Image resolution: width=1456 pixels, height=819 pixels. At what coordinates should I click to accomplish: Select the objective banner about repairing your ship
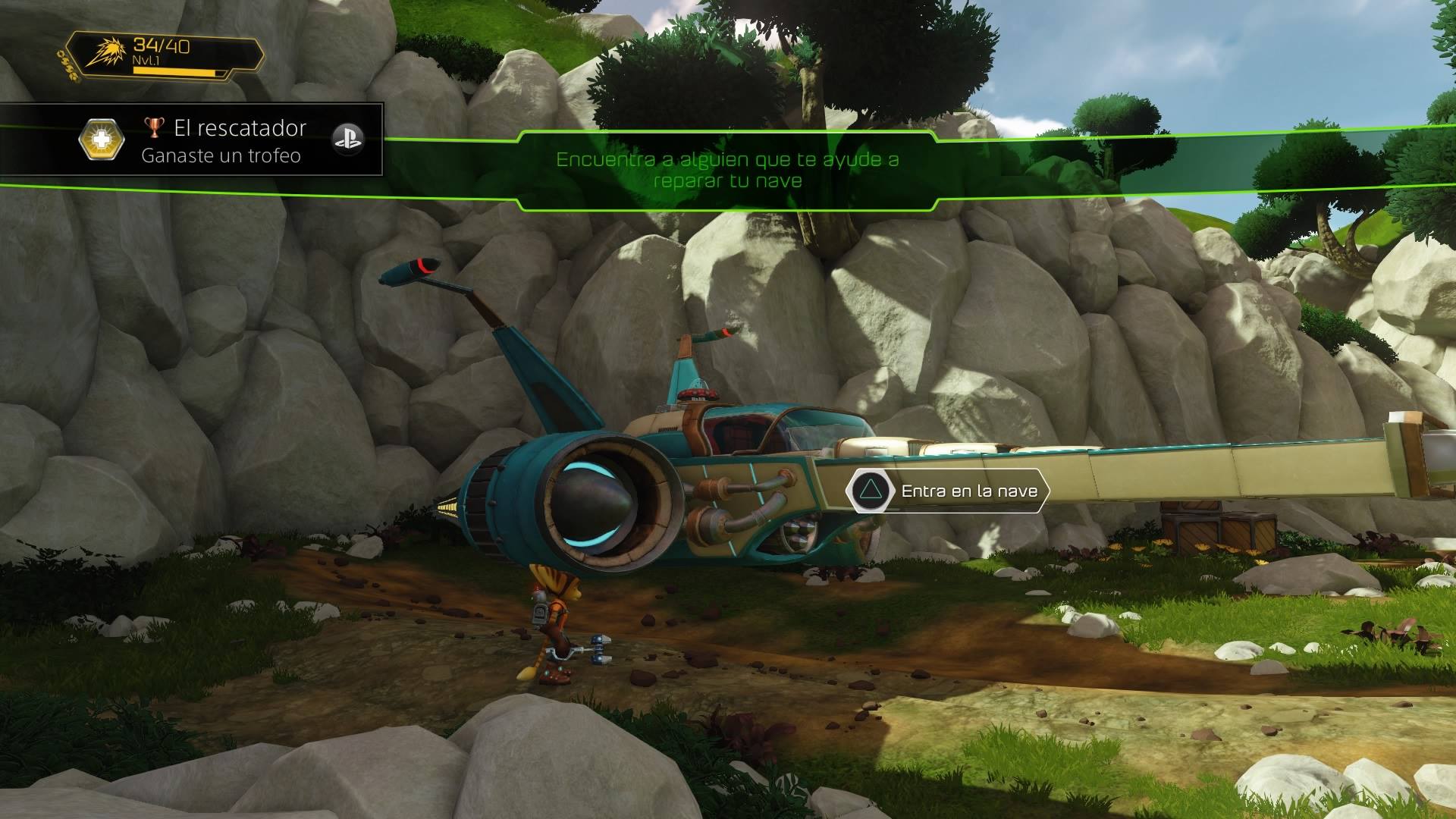727,170
